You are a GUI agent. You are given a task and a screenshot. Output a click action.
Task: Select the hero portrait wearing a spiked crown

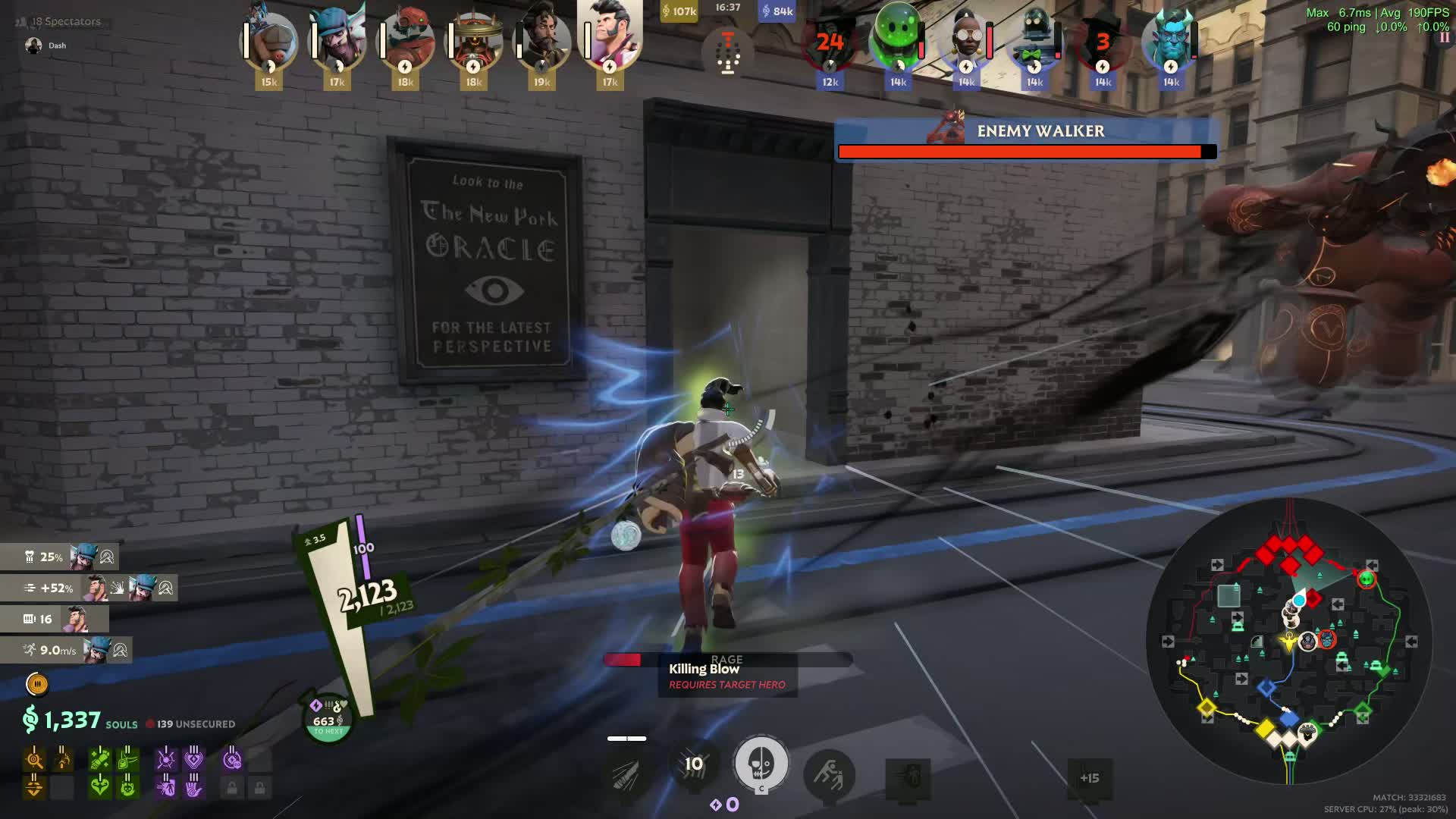(473, 42)
